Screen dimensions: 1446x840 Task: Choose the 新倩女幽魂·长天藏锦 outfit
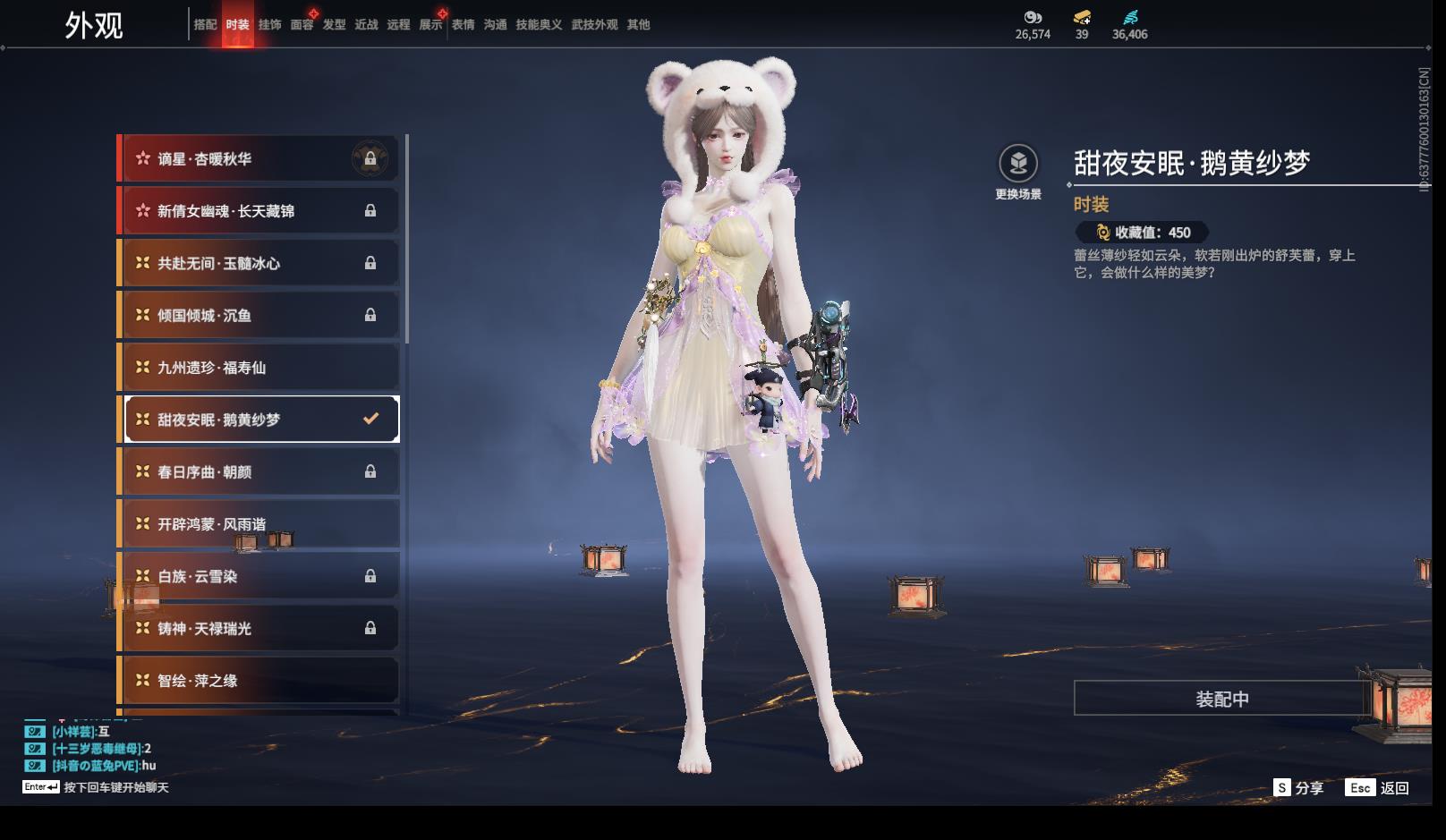259,211
